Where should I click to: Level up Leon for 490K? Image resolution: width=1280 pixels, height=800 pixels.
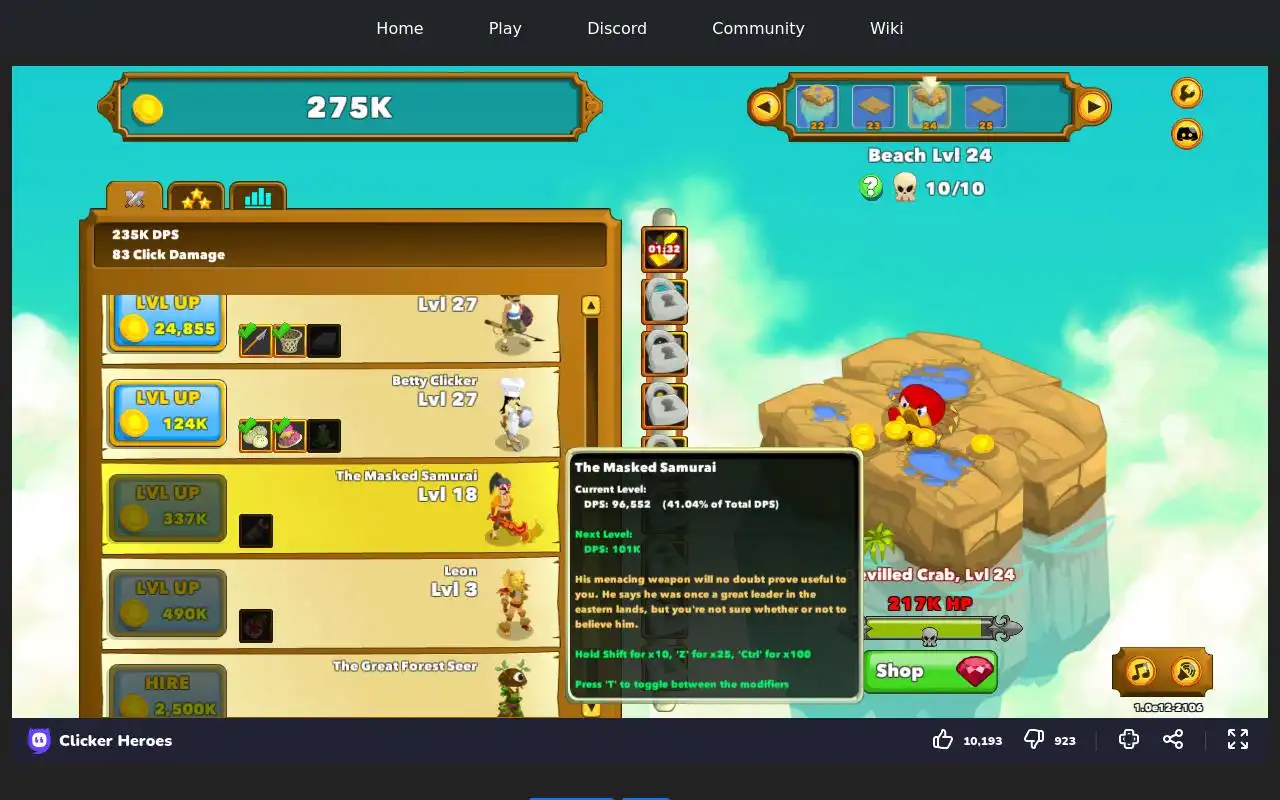(x=167, y=602)
